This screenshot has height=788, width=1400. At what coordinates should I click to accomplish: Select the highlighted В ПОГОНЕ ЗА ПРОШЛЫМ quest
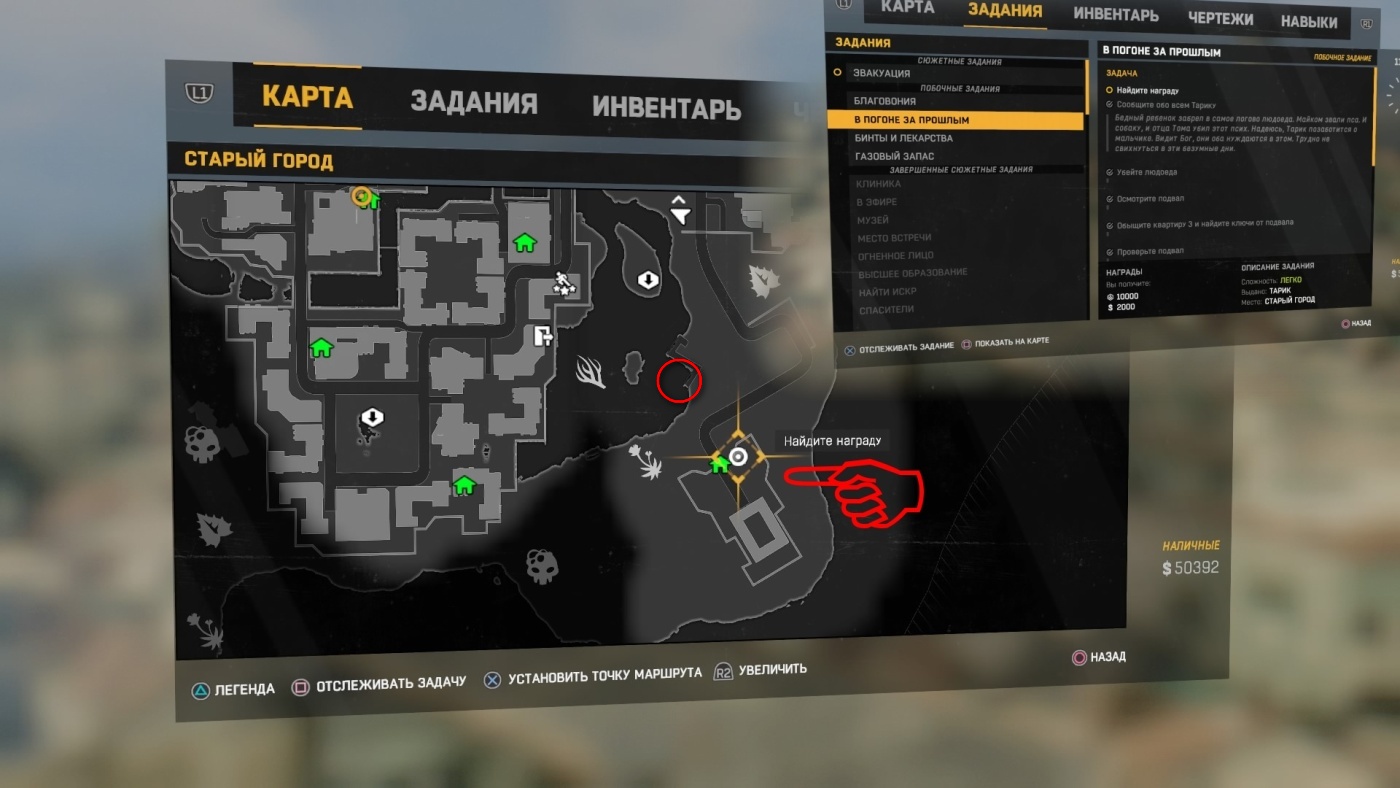pos(911,120)
